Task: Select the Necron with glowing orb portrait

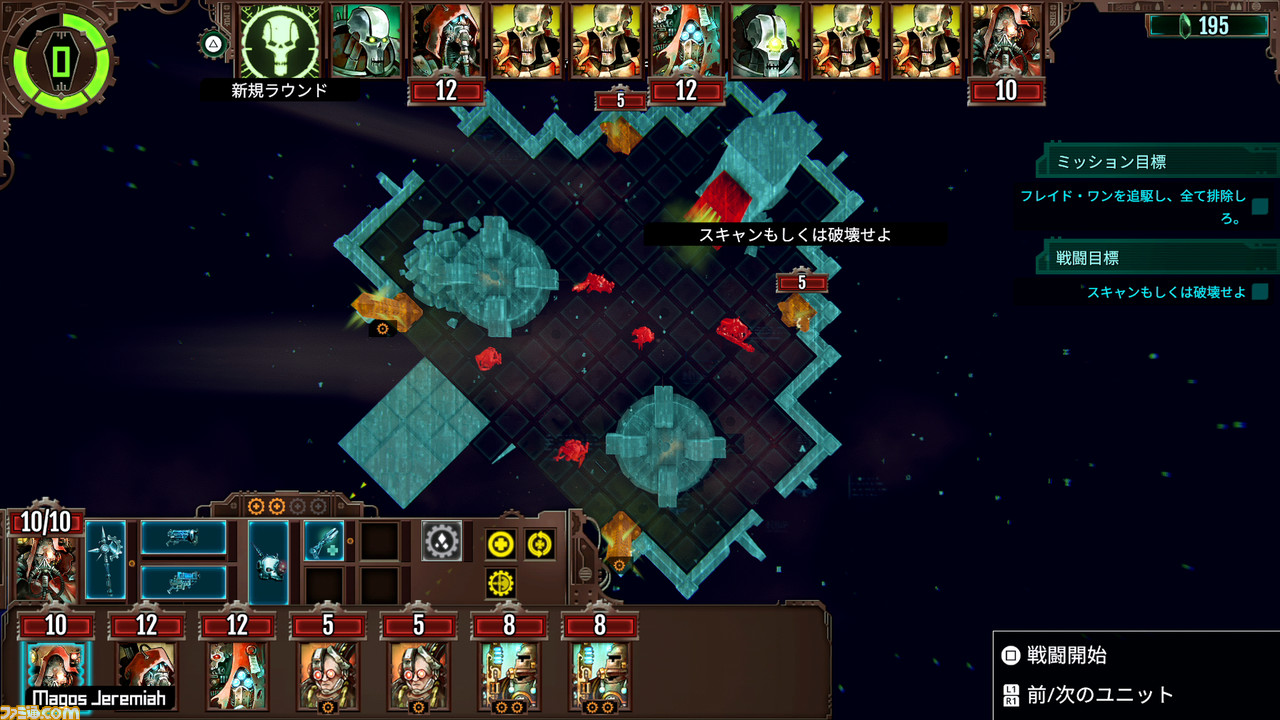Action: point(766,40)
